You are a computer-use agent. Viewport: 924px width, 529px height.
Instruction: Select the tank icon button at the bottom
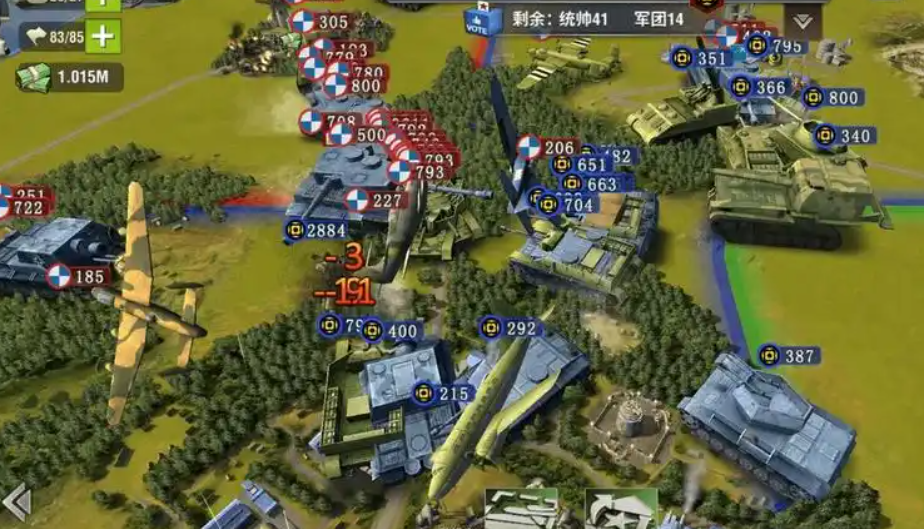pyautogui.click(x=522, y=509)
